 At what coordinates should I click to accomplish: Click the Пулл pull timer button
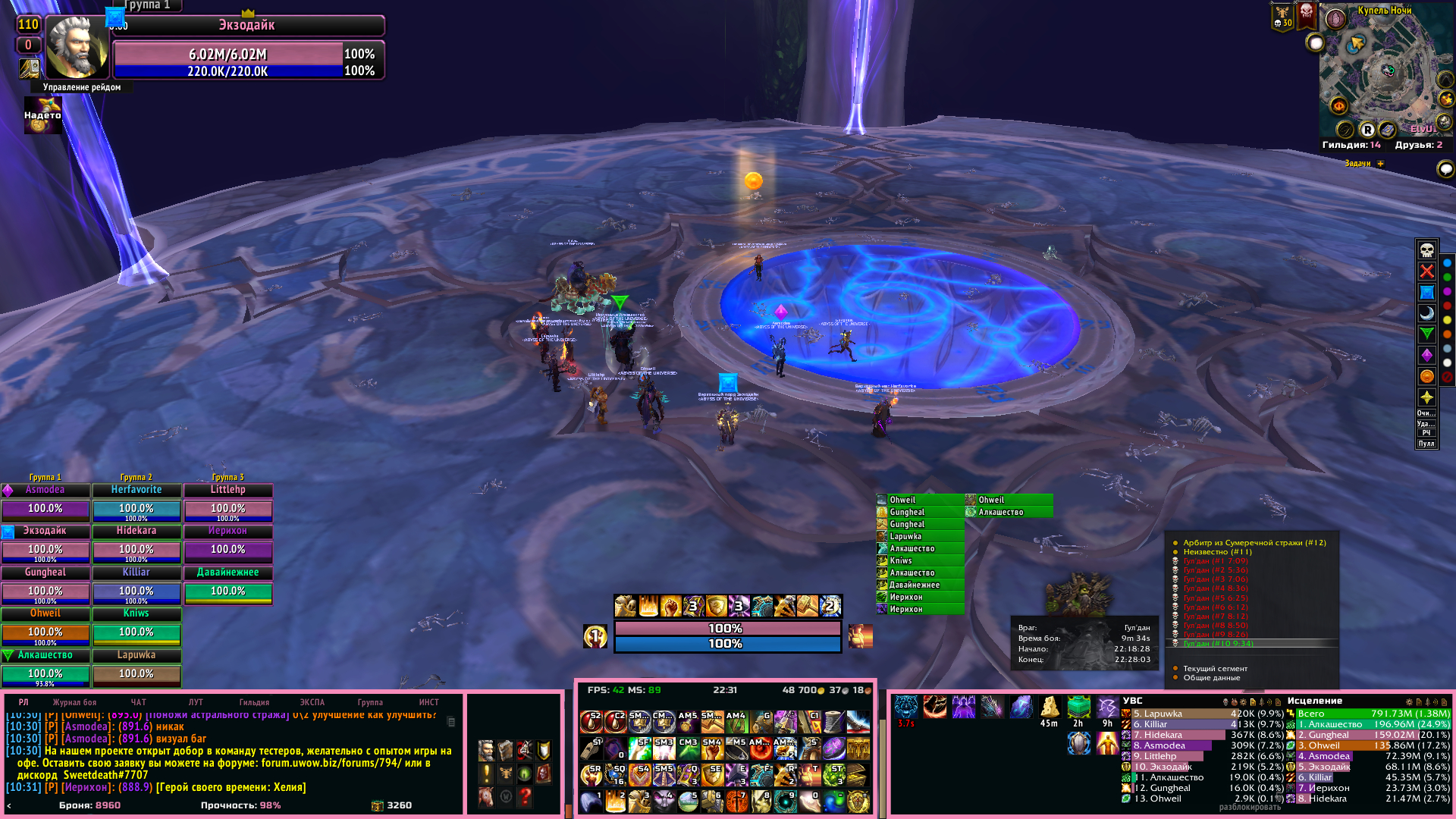(x=1426, y=444)
